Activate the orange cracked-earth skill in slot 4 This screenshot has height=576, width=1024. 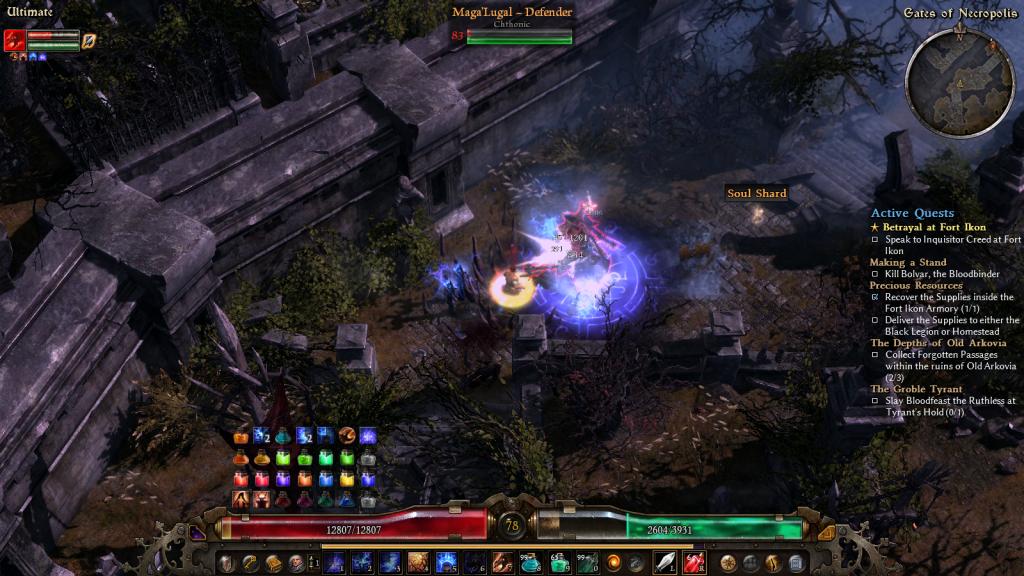[417, 562]
